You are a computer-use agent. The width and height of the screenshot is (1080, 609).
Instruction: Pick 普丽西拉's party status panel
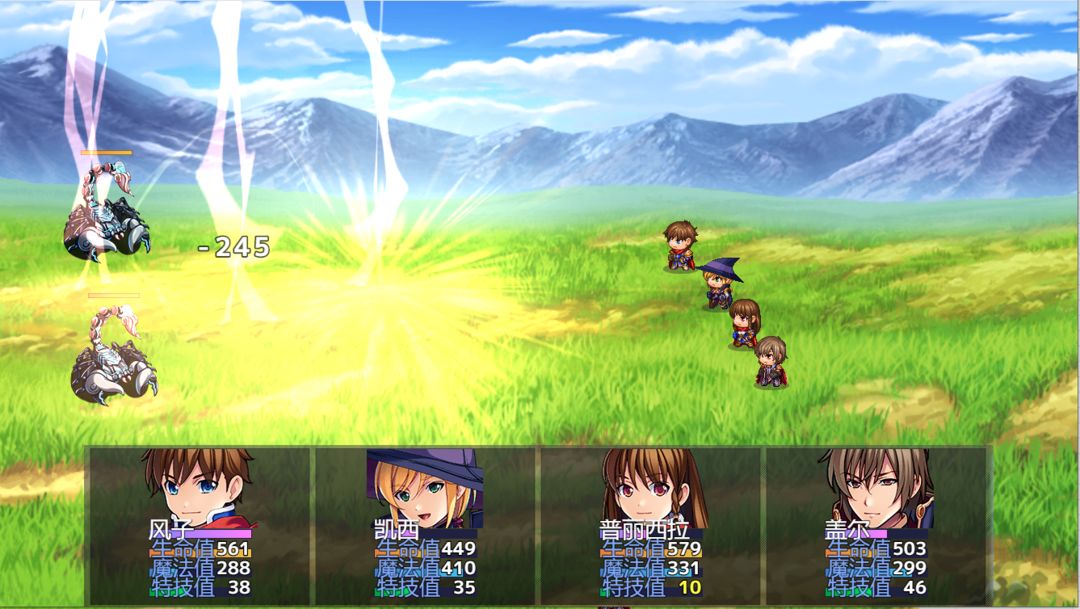(x=651, y=525)
